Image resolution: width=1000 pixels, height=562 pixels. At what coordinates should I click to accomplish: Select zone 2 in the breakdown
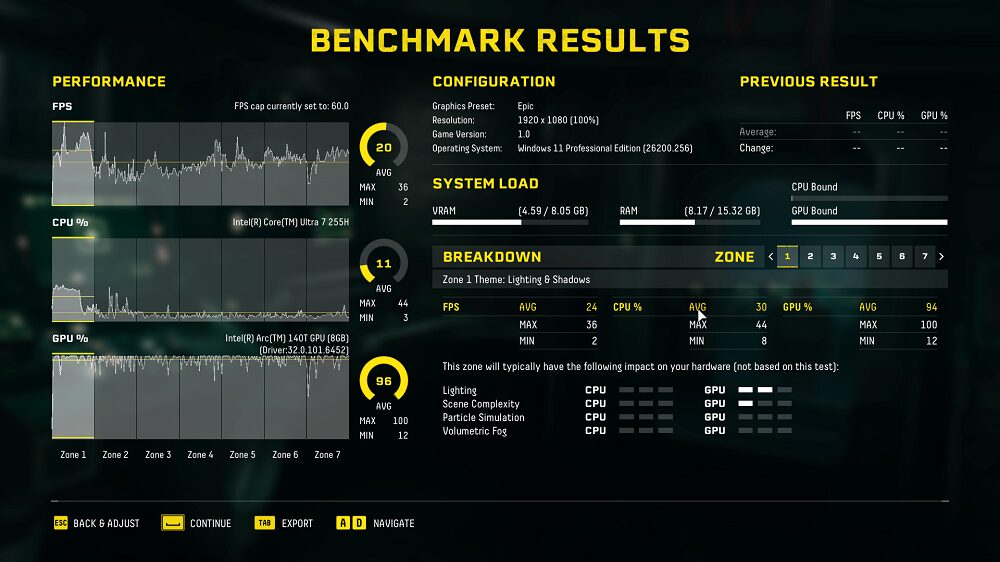tap(811, 257)
